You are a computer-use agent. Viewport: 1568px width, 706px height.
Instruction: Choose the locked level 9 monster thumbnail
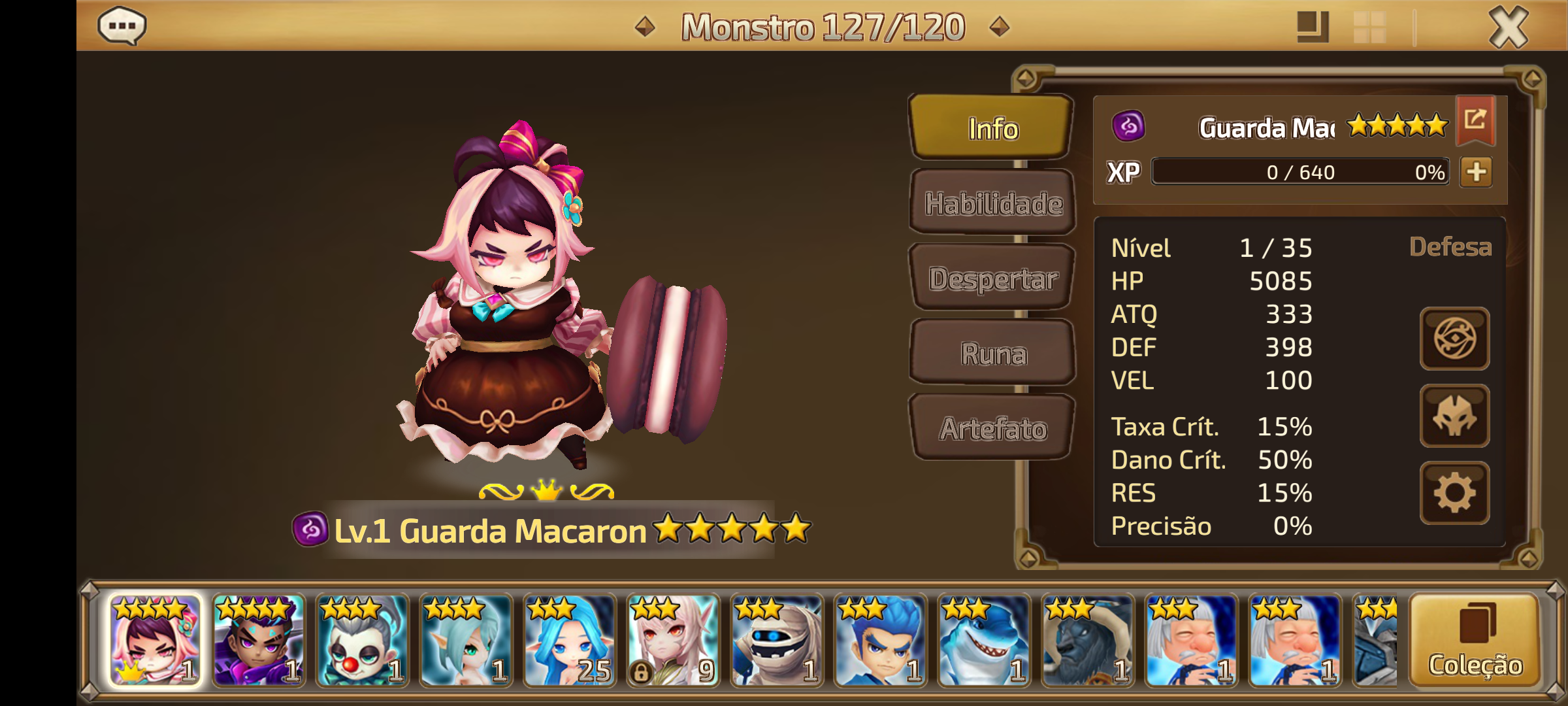tap(673, 641)
